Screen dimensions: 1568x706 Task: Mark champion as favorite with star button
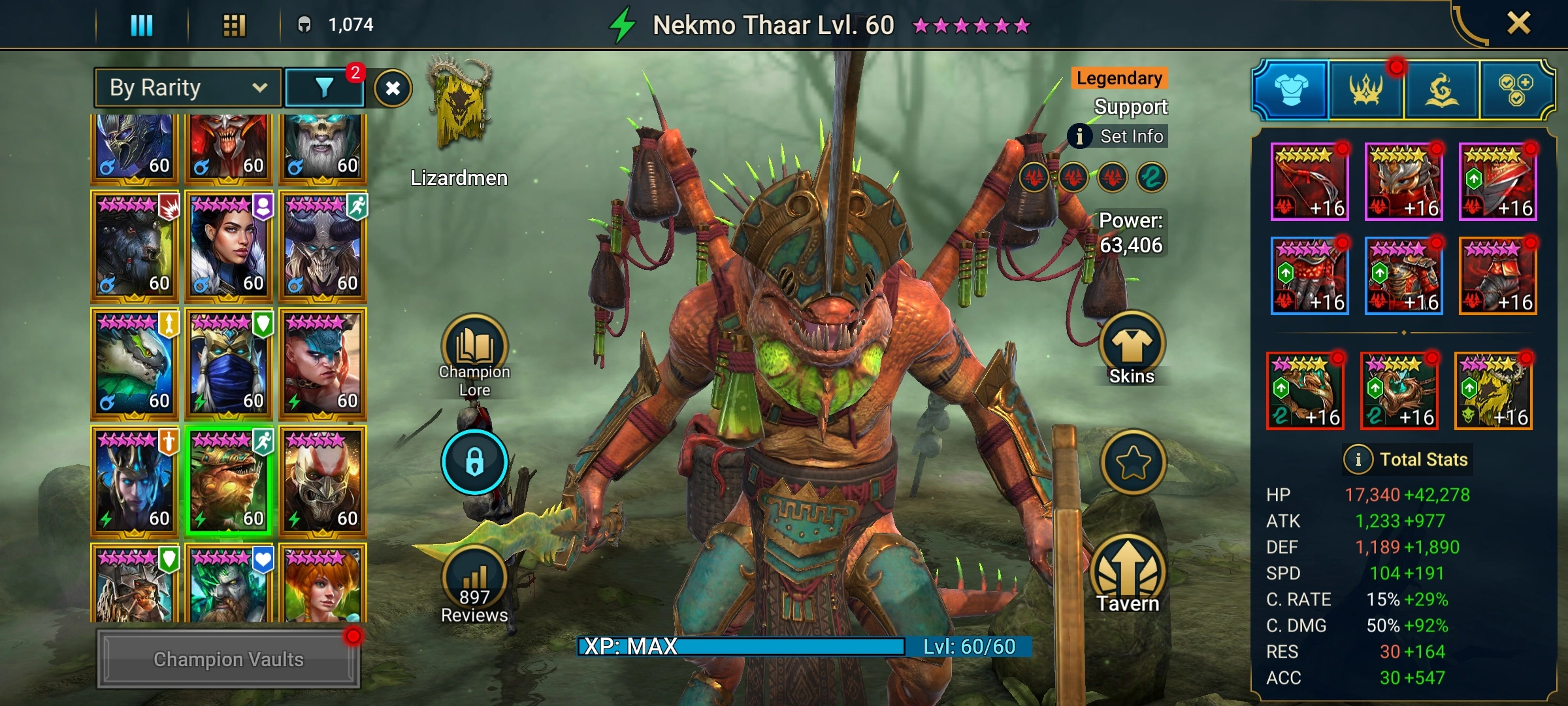[x=1132, y=462]
